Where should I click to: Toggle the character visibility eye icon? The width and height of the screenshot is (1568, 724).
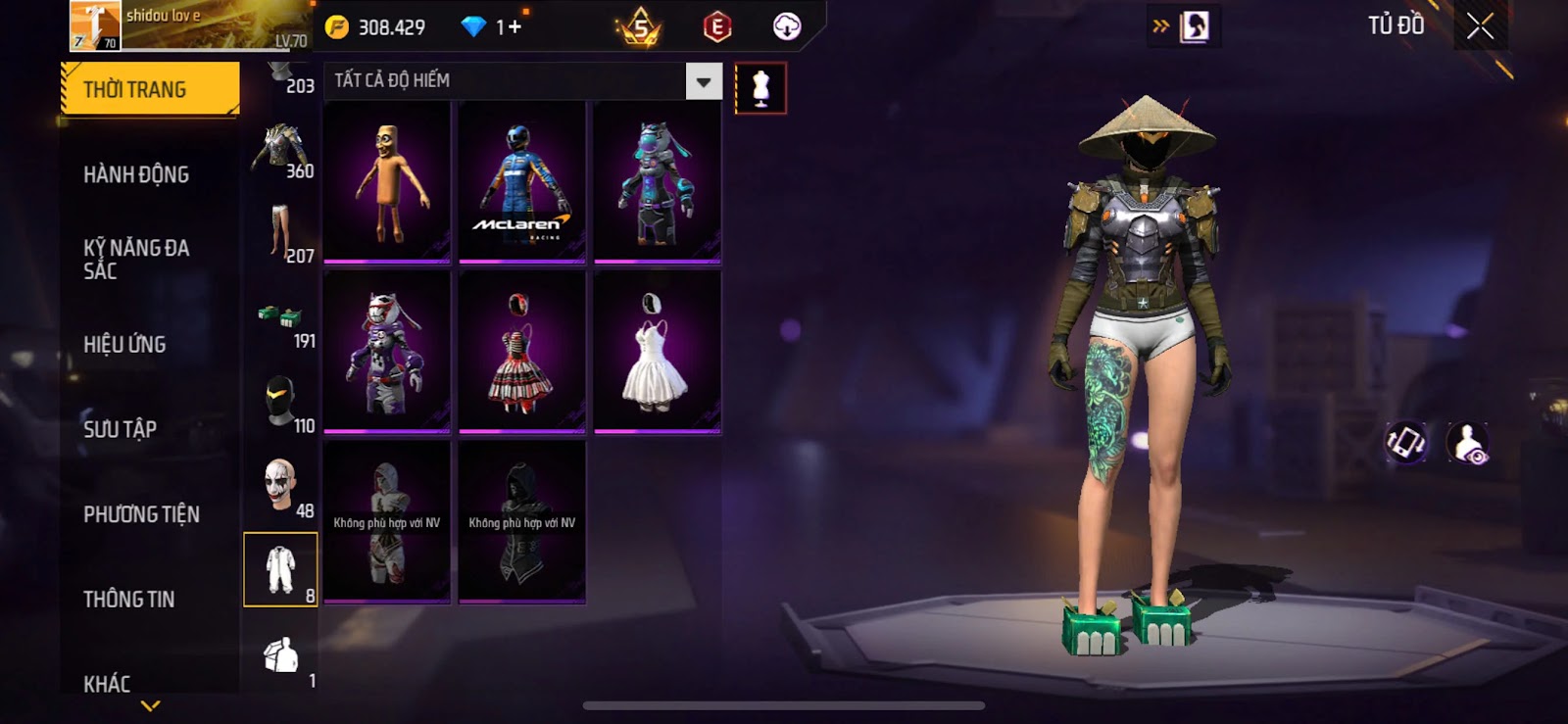tap(1468, 444)
